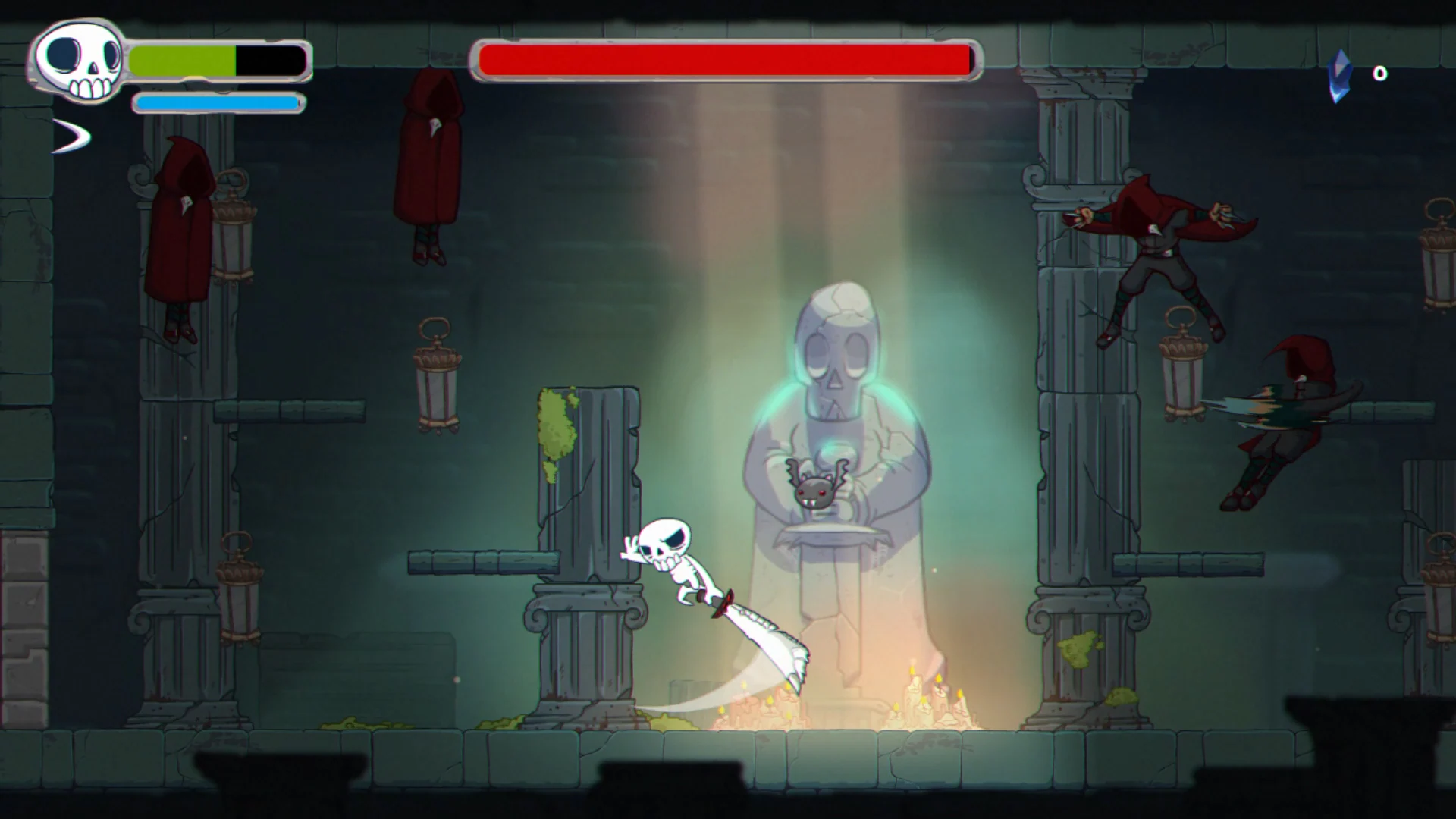Click the hanging lantern beside the left pillar
The image size is (1456, 819).
point(235,235)
